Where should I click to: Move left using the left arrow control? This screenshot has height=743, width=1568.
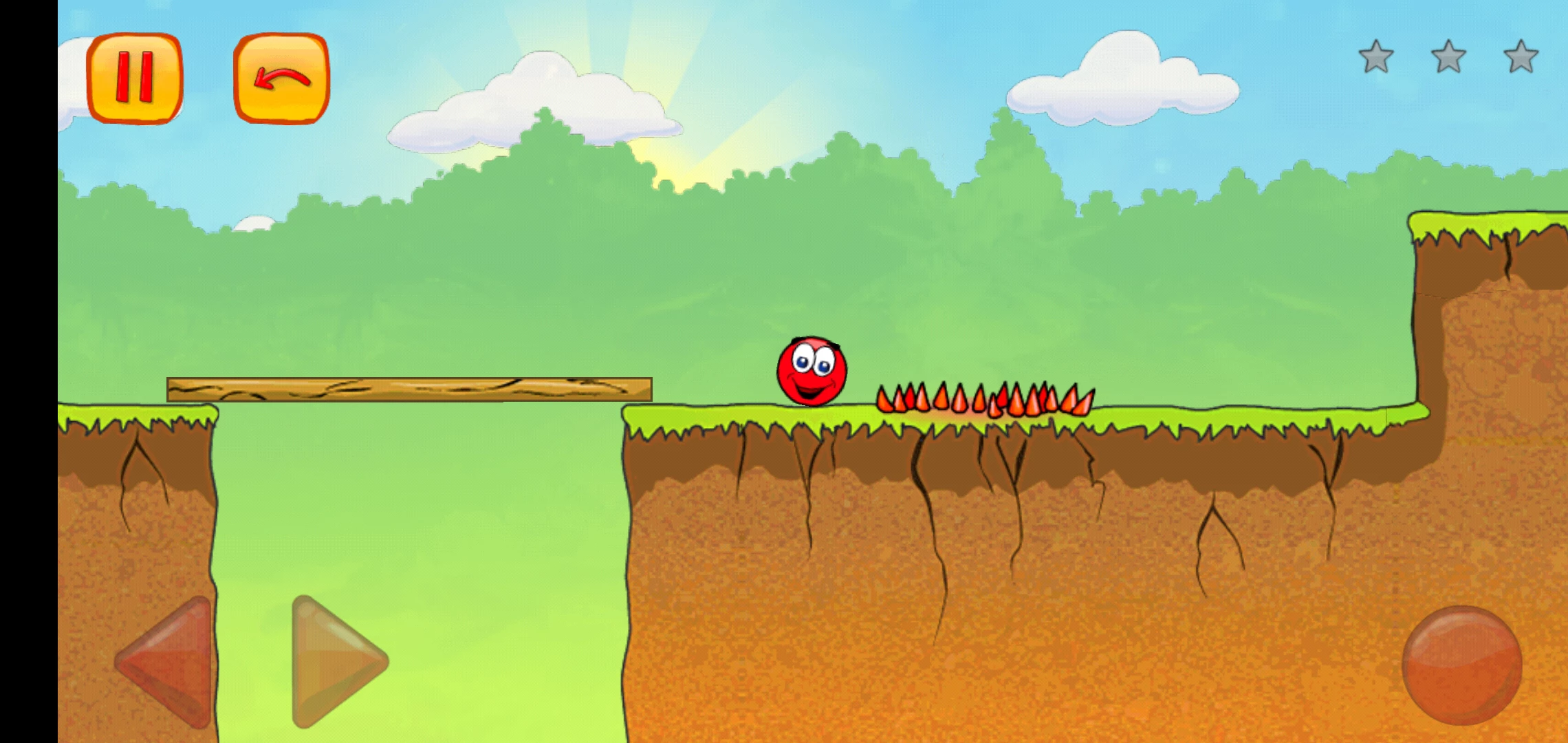pos(168,660)
